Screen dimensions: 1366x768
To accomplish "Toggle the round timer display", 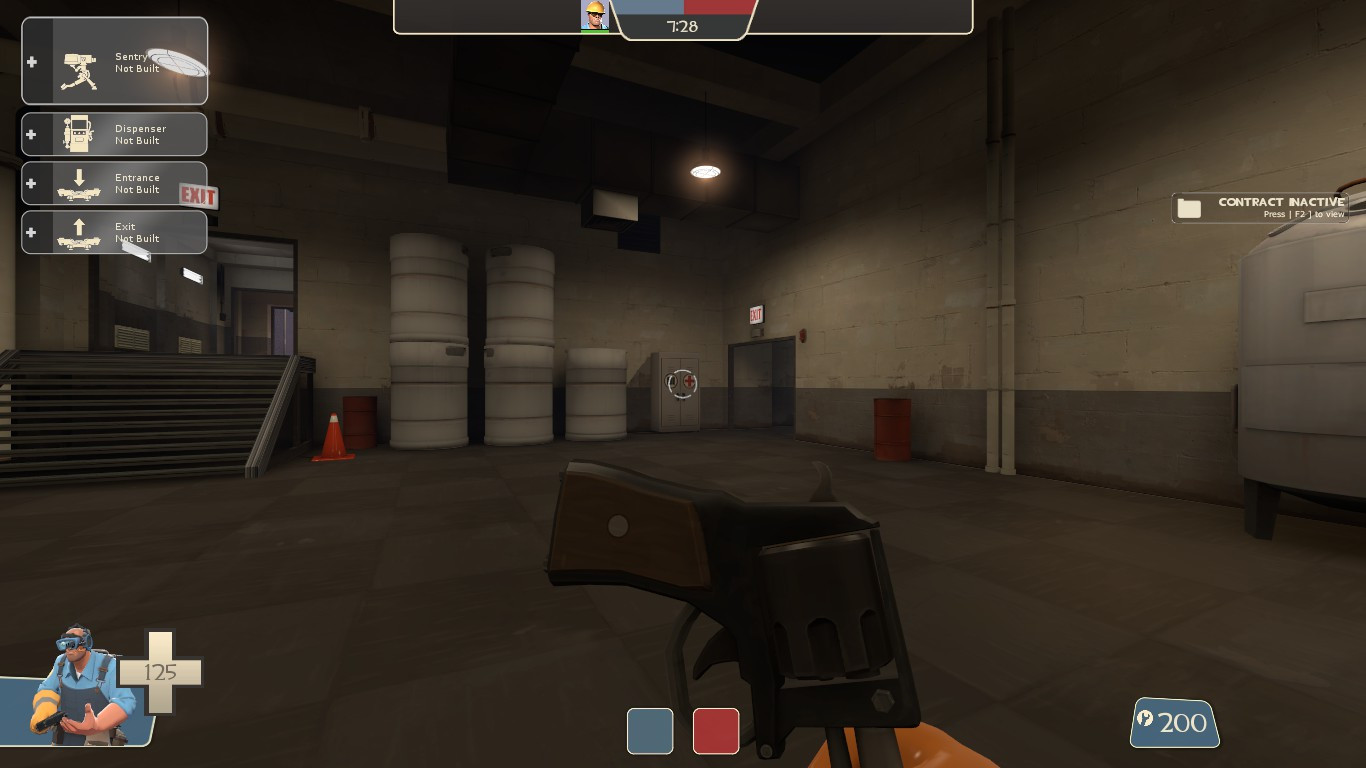I will tap(684, 26).
